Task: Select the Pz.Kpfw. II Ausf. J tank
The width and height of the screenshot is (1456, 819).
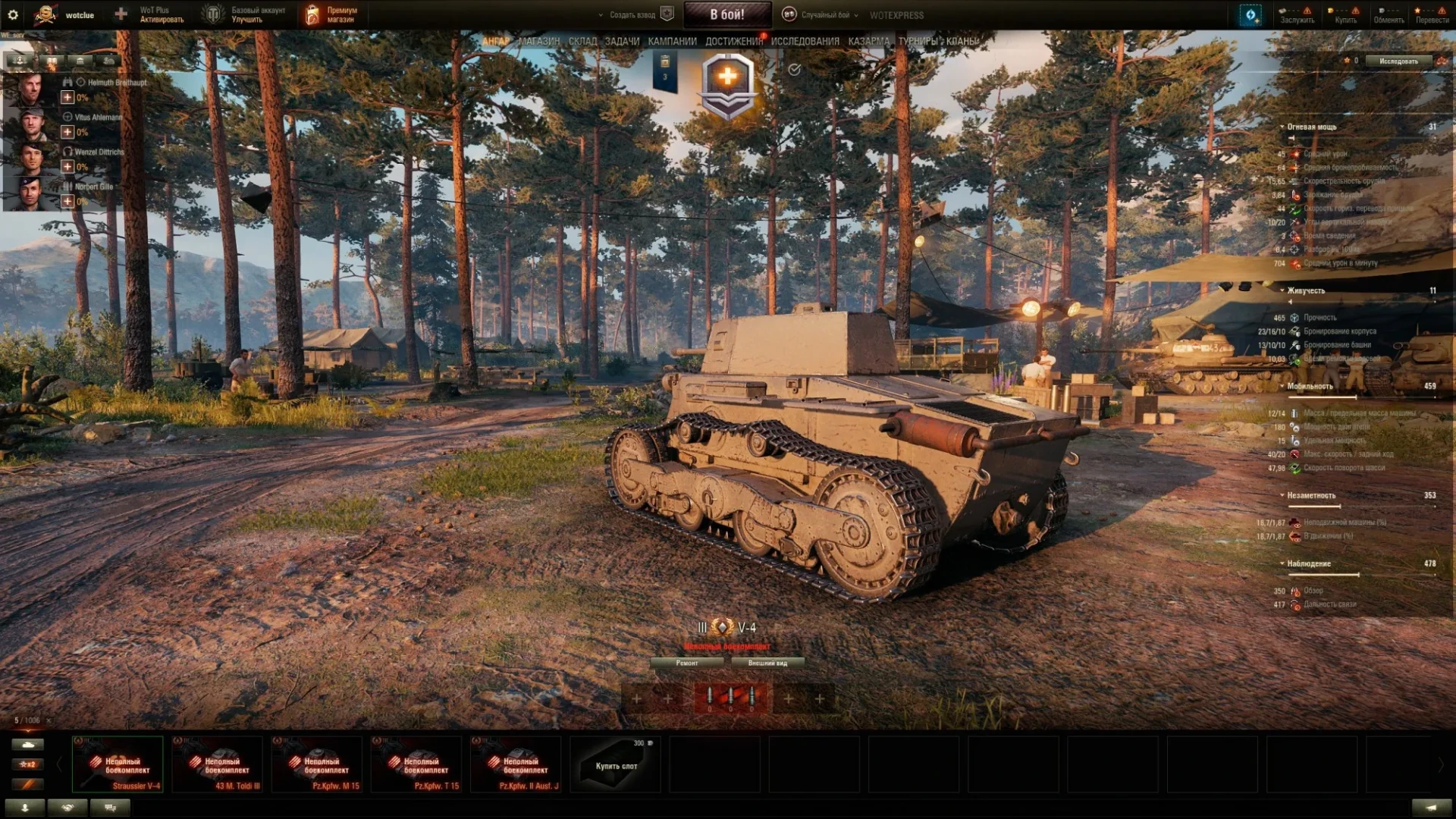Action: coord(516,764)
